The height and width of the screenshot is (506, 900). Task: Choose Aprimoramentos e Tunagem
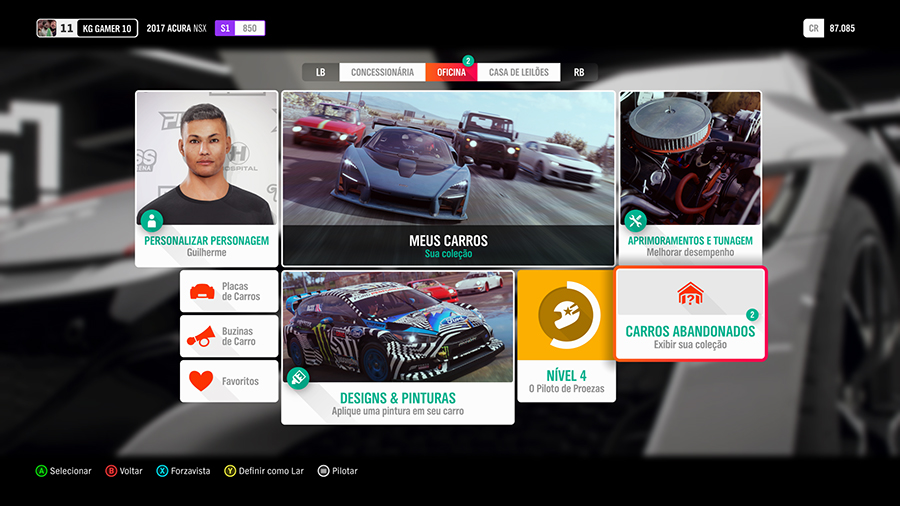point(690,178)
